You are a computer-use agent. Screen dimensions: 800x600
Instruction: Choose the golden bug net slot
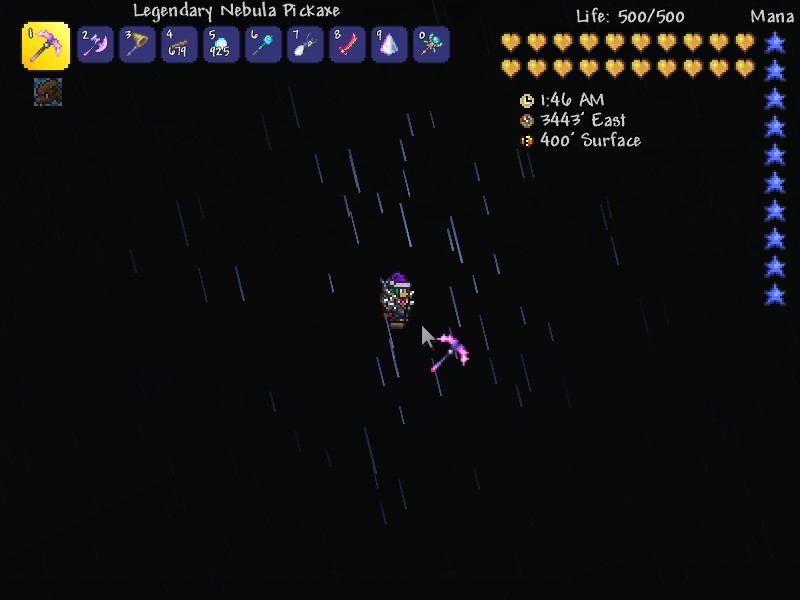click(x=137, y=45)
